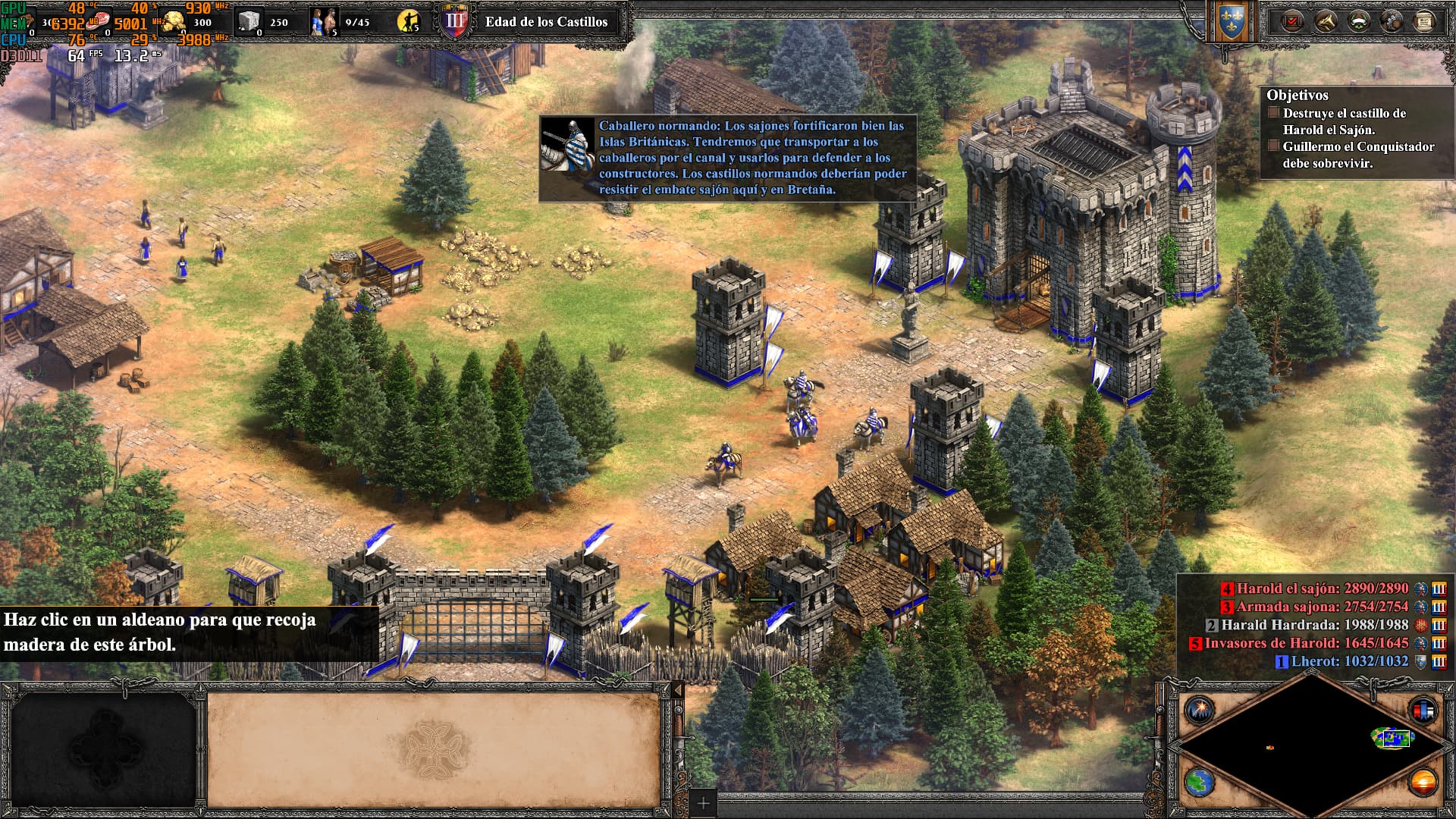Collapse the command panel with the arrow
The width and height of the screenshot is (1456, 819).
(677, 690)
